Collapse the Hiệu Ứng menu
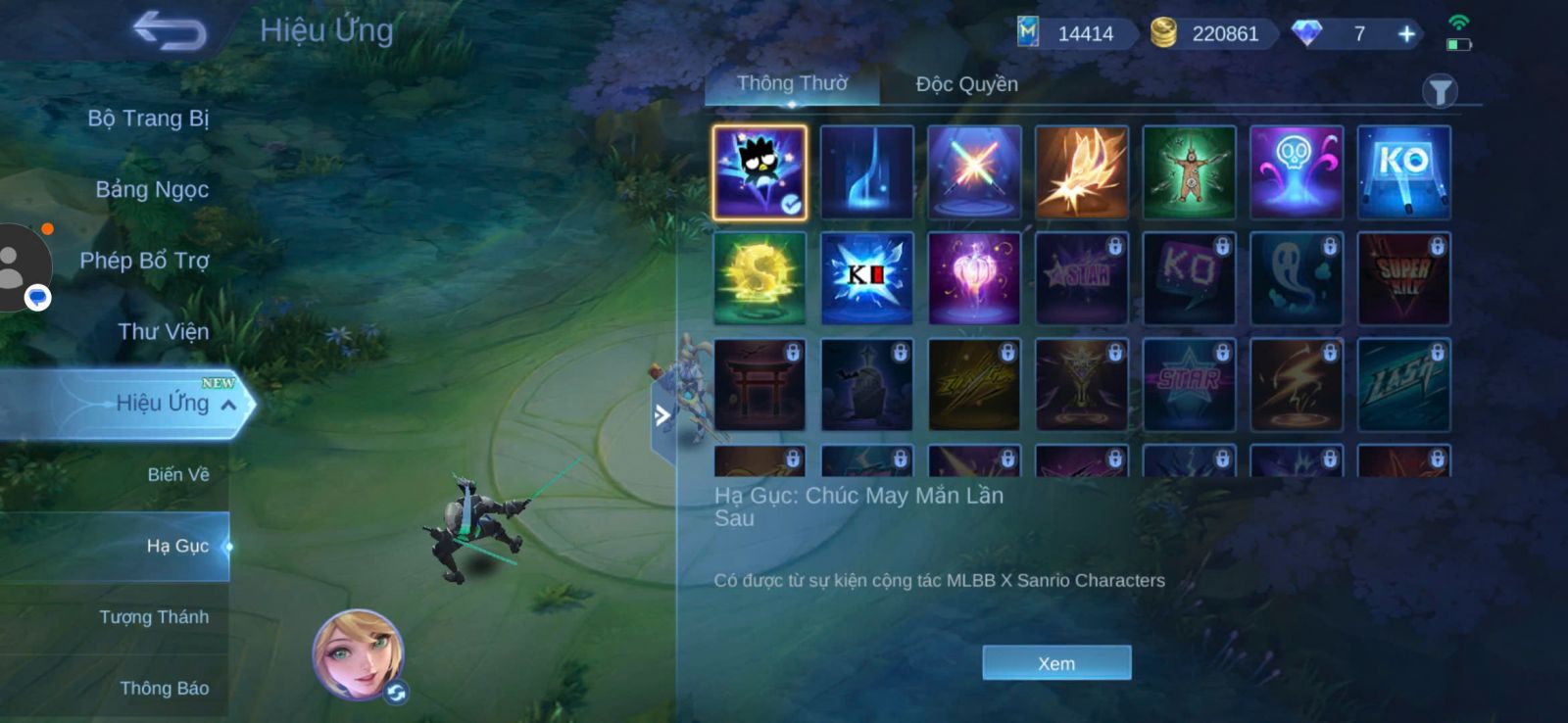 coord(228,405)
